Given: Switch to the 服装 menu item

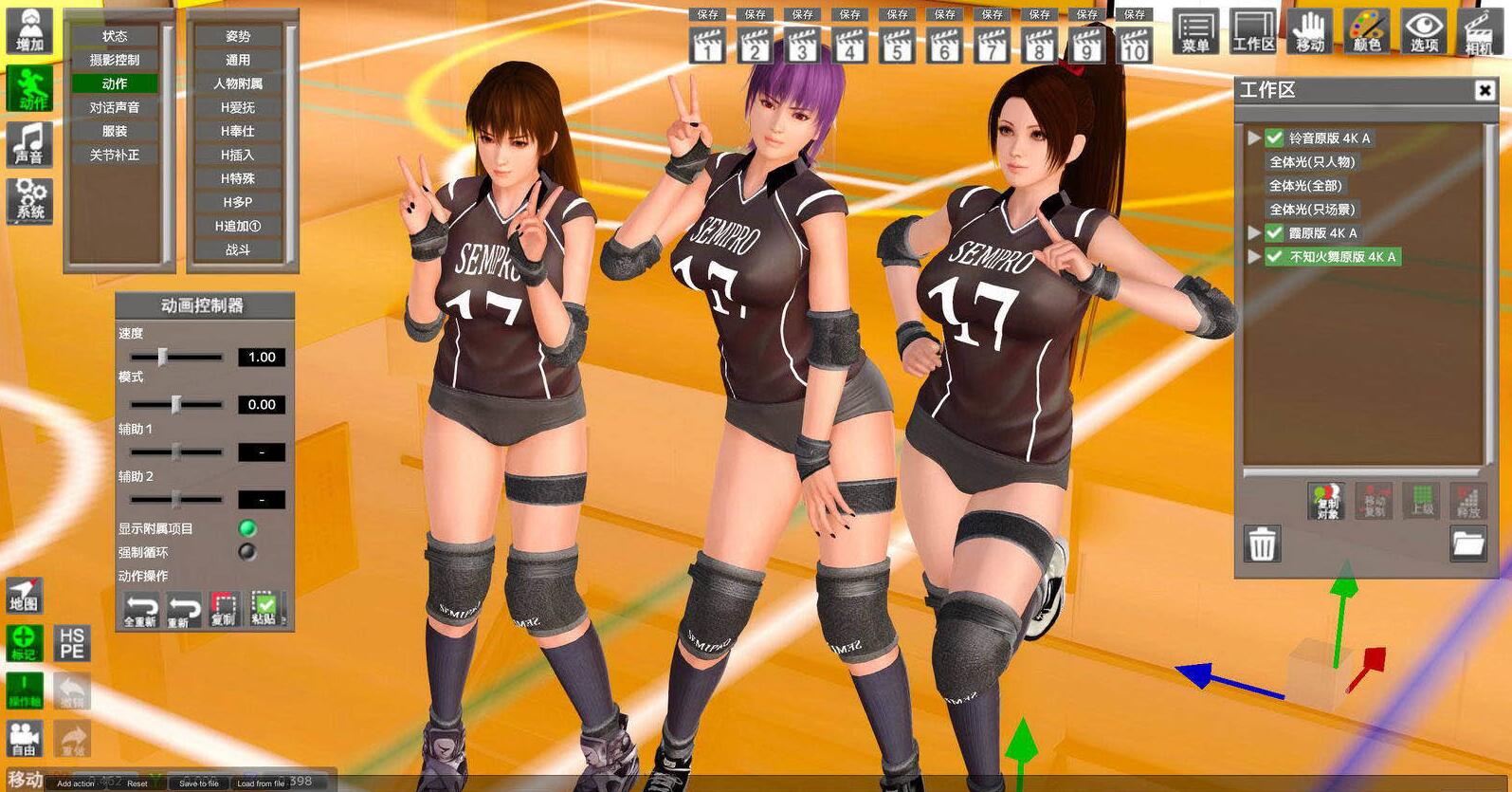Looking at the screenshot, I should click(117, 130).
